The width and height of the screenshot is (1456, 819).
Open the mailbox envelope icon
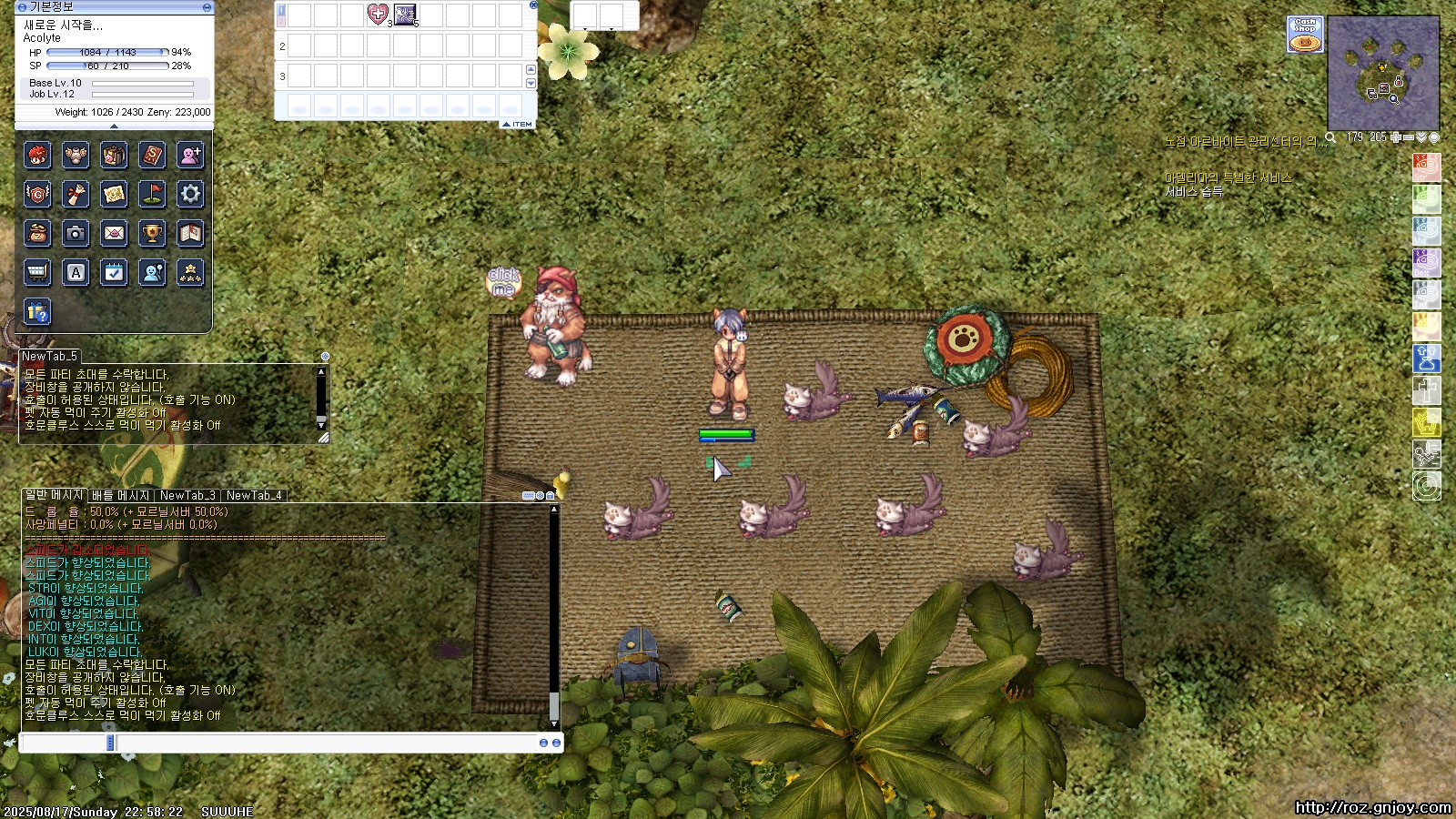(114, 233)
